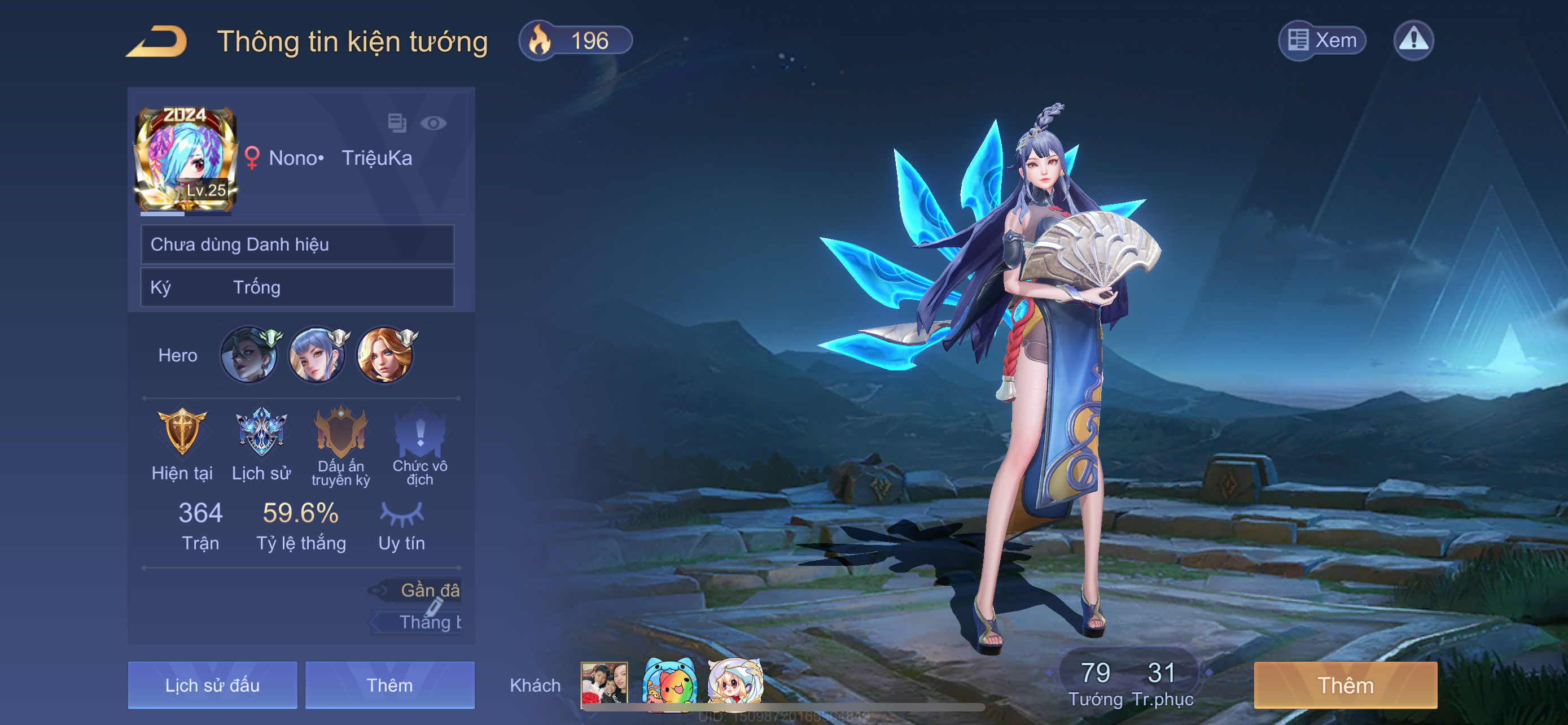1568x725 pixels.
Task: Go back using the gold arrow
Action: [157, 41]
